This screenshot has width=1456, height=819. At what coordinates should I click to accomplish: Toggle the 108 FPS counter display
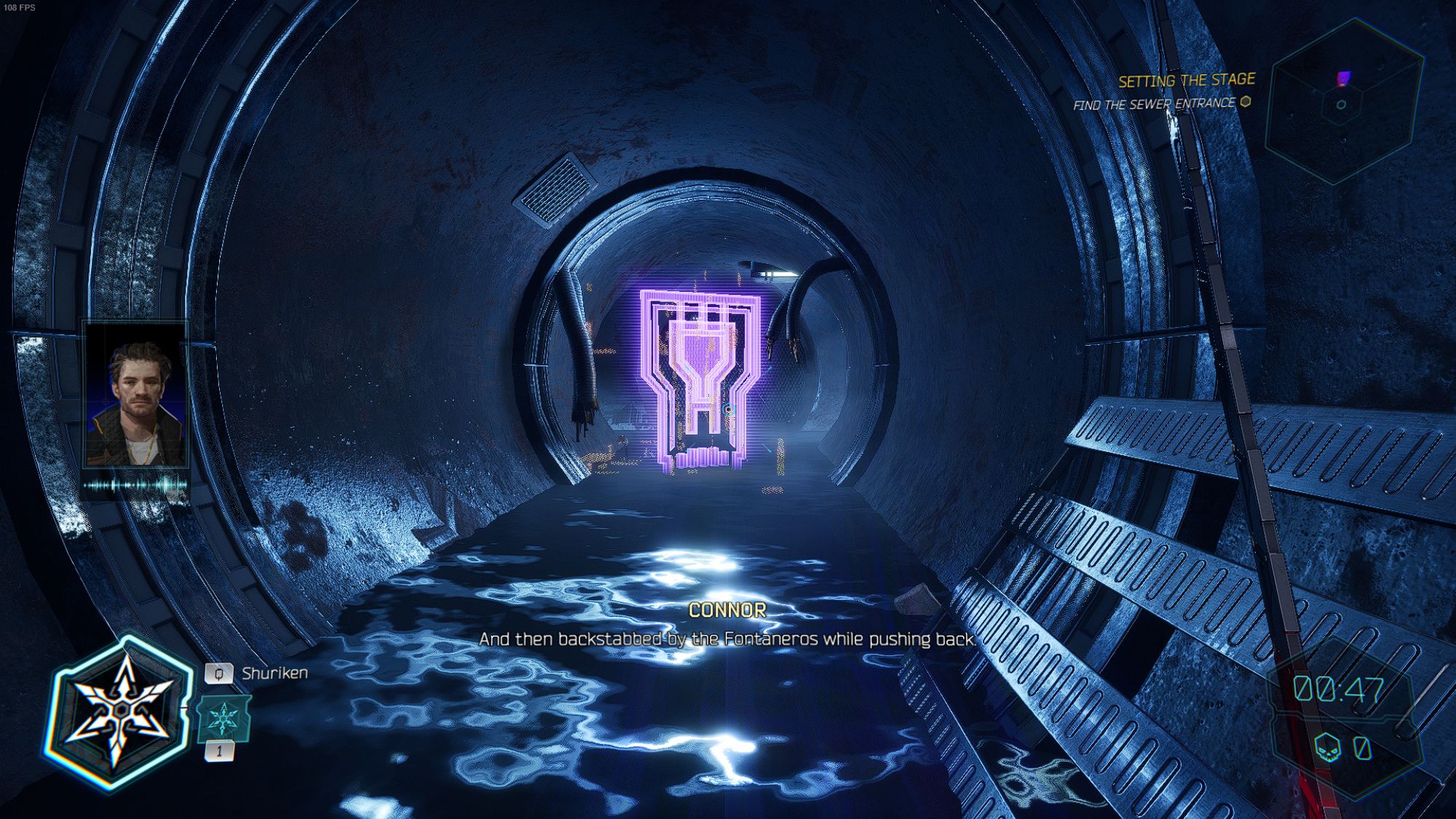coord(19,9)
